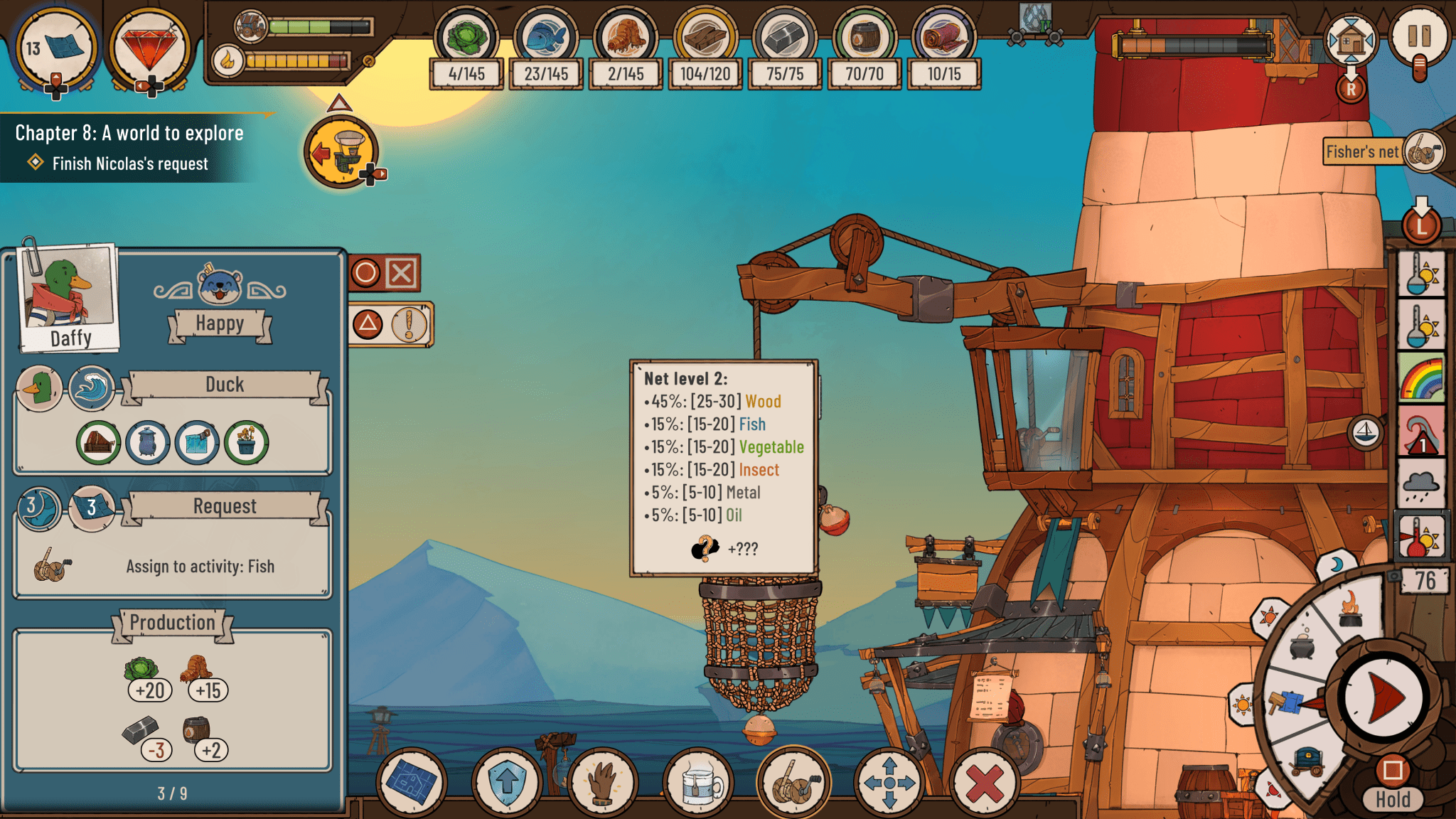Expand the triangle above the lighthouse marker
Image resolution: width=1456 pixels, height=819 pixels.
click(x=341, y=103)
